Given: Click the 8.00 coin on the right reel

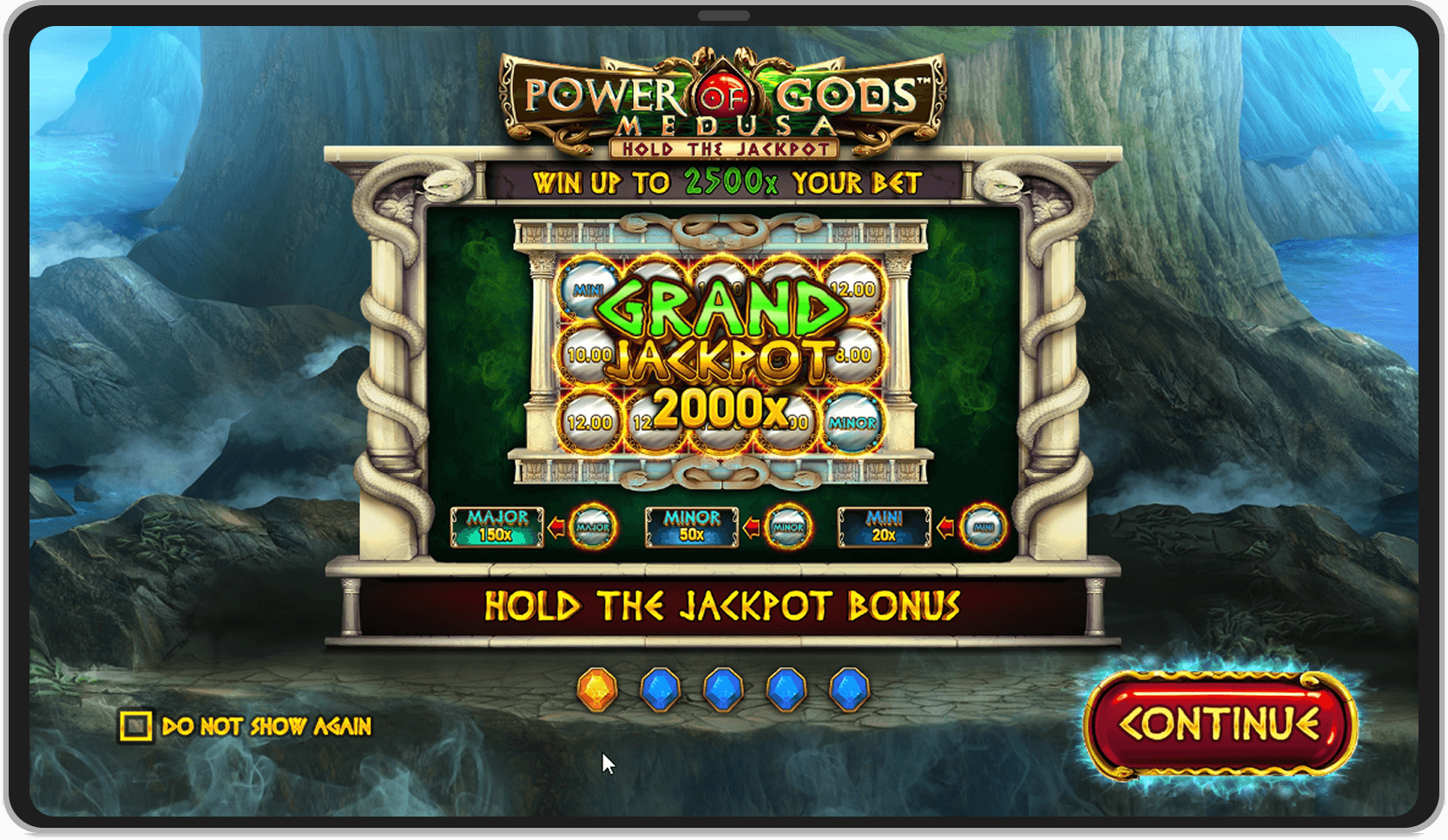Looking at the screenshot, I should (853, 352).
